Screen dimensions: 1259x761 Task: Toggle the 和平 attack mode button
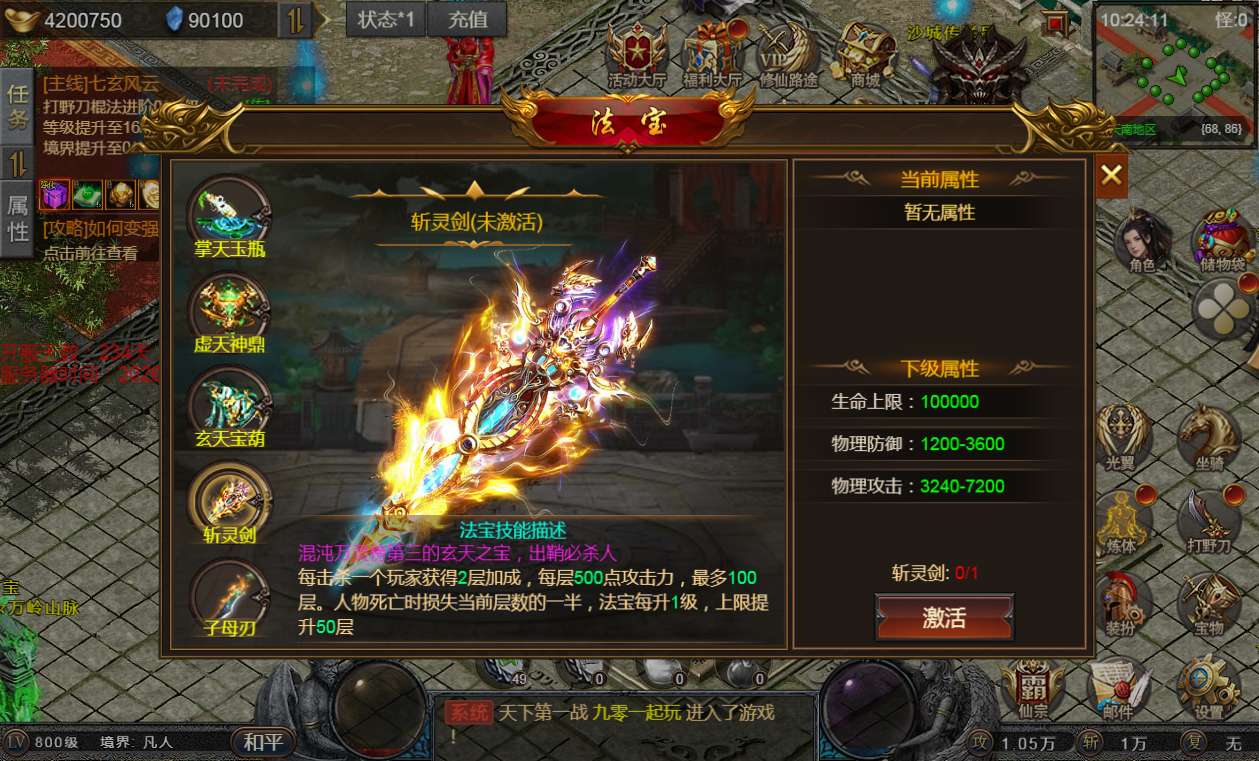[x=264, y=742]
